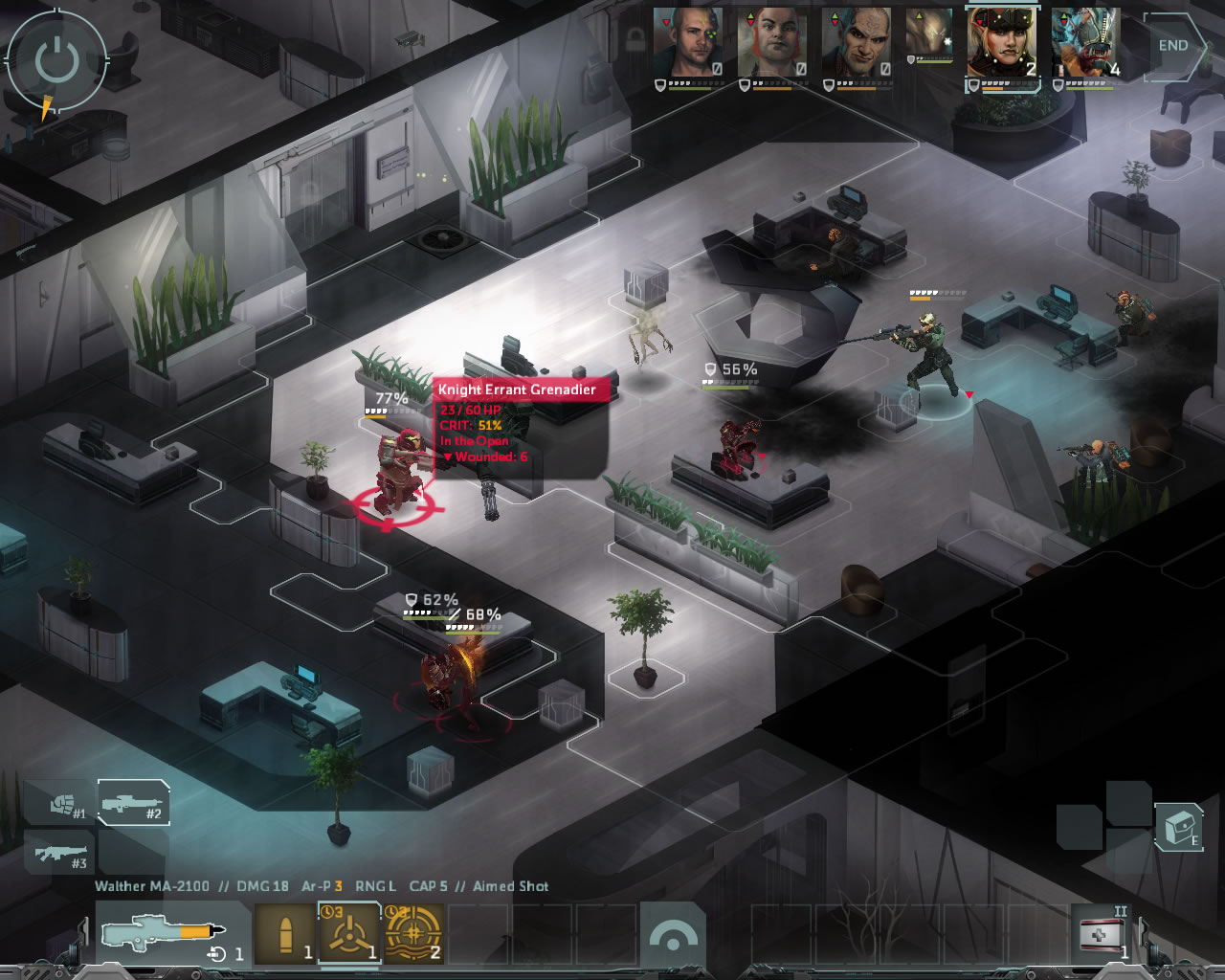Image resolution: width=1225 pixels, height=980 pixels.
Task: Open the power button game menu
Action: point(56,61)
